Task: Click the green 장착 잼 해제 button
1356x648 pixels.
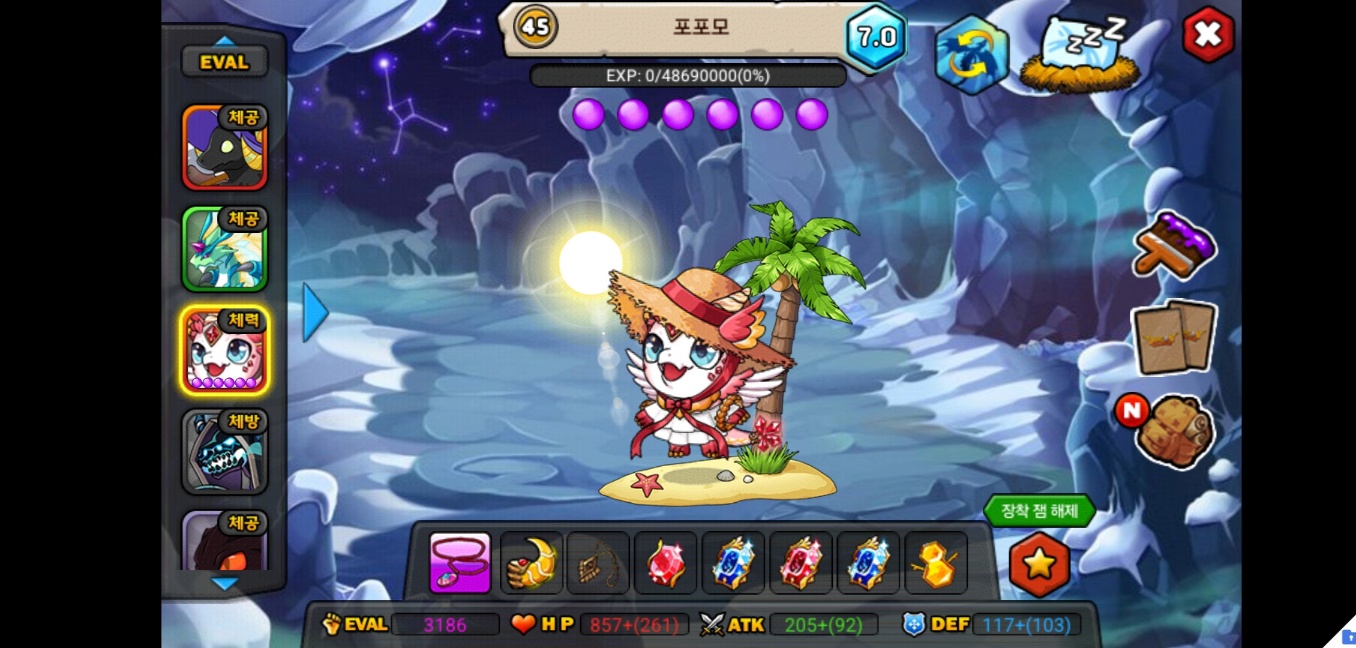Action: [1039, 511]
